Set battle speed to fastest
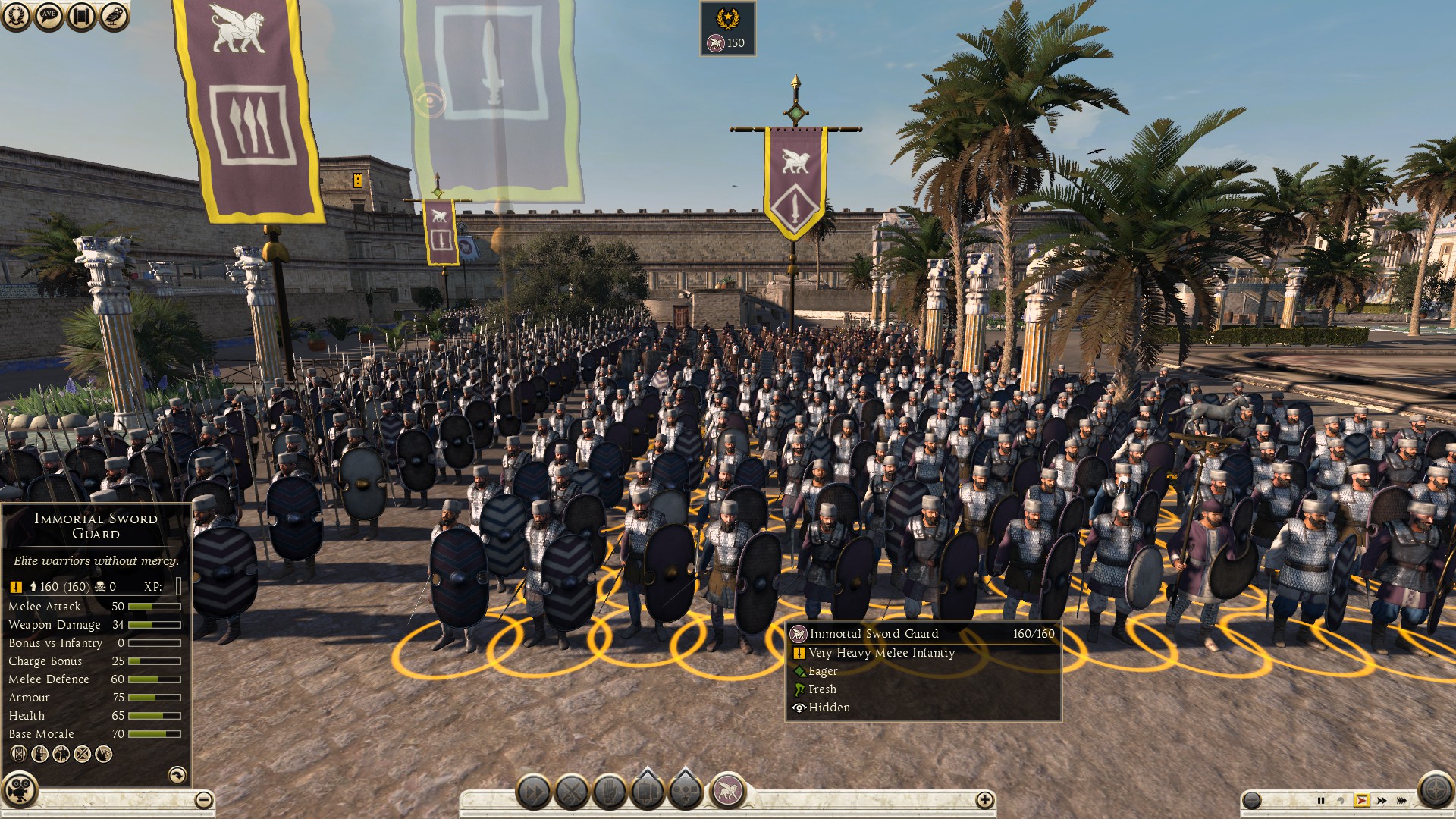Viewport: 1456px width, 819px height. pos(1401,800)
